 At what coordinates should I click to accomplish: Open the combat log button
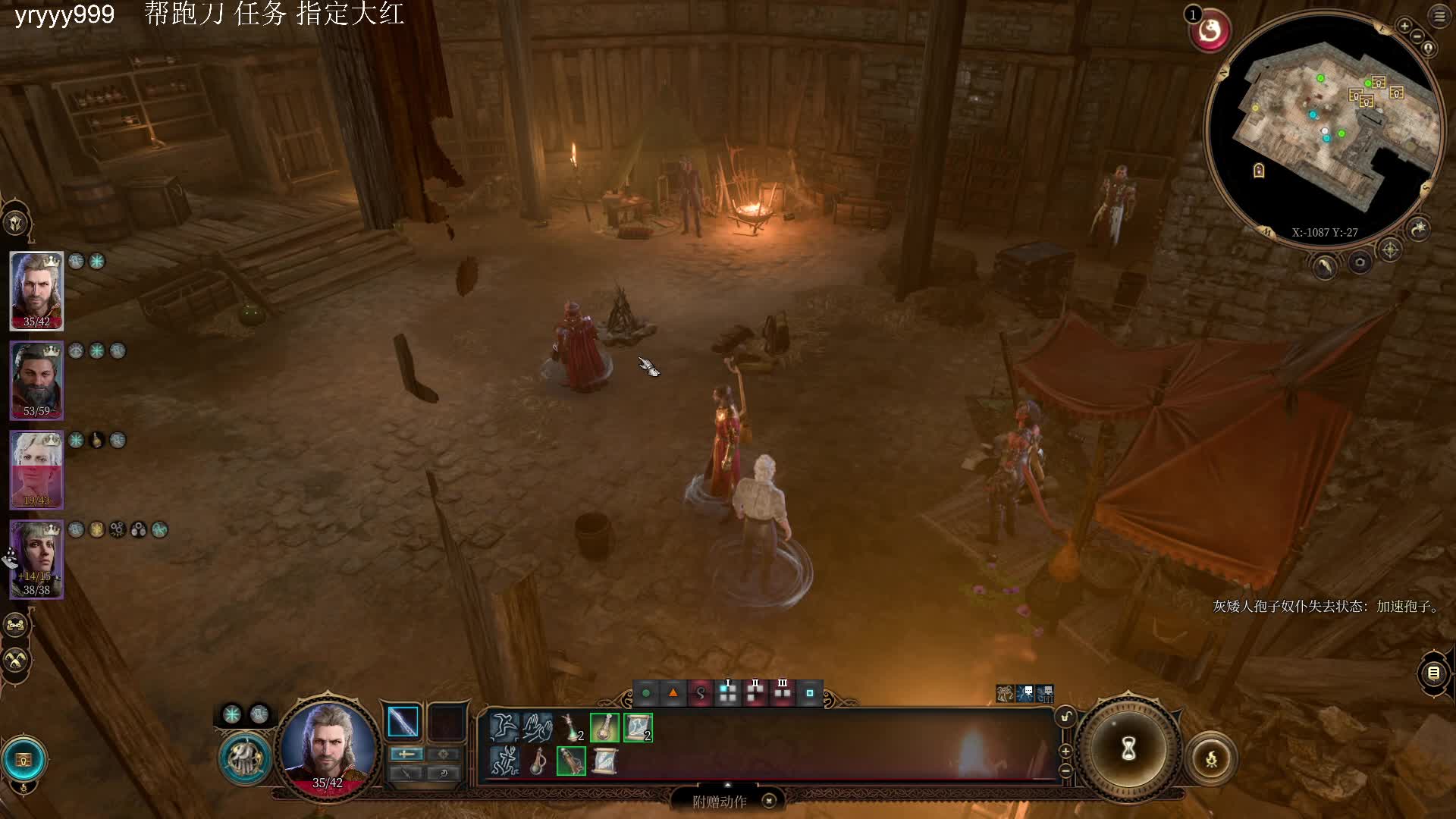click(1433, 673)
